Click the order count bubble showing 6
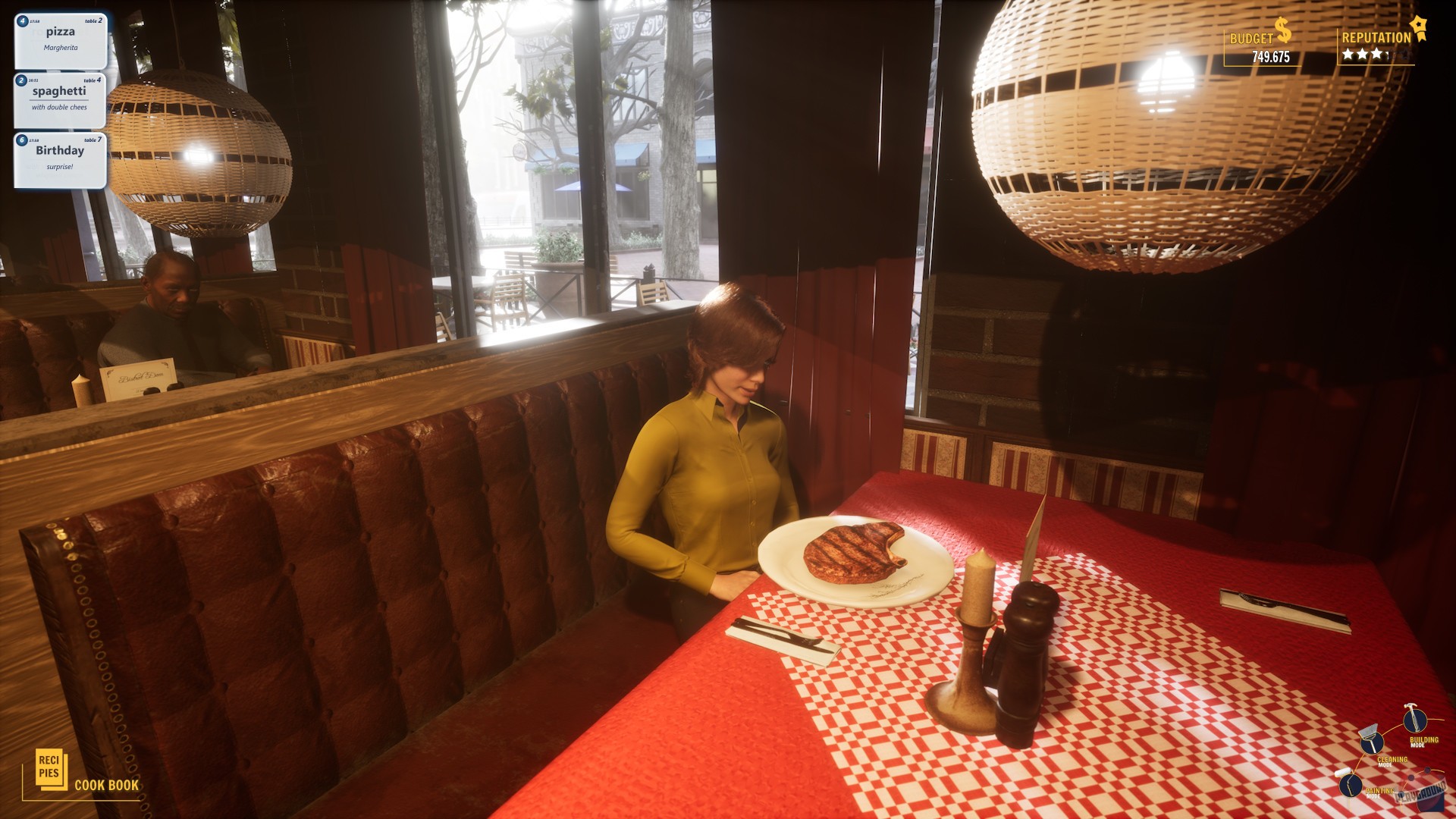1456x819 pixels. [21, 140]
